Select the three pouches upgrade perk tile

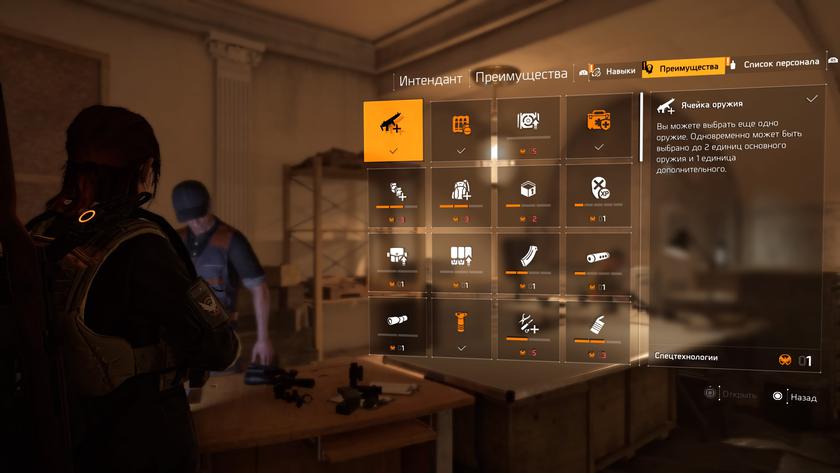pos(461,262)
